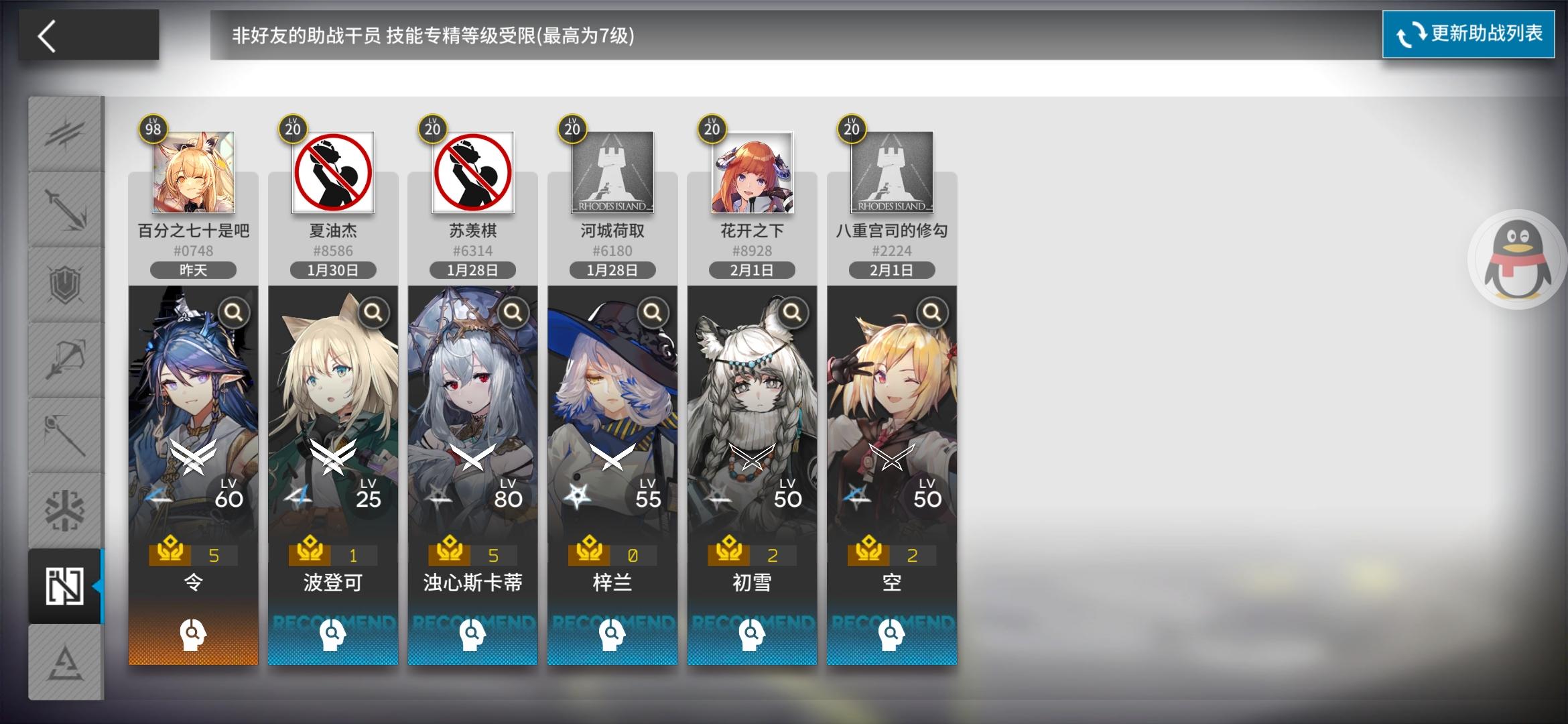Open magnifier on 浊心斯卡蒂's card
The image size is (1568, 724).
(513, 312)
